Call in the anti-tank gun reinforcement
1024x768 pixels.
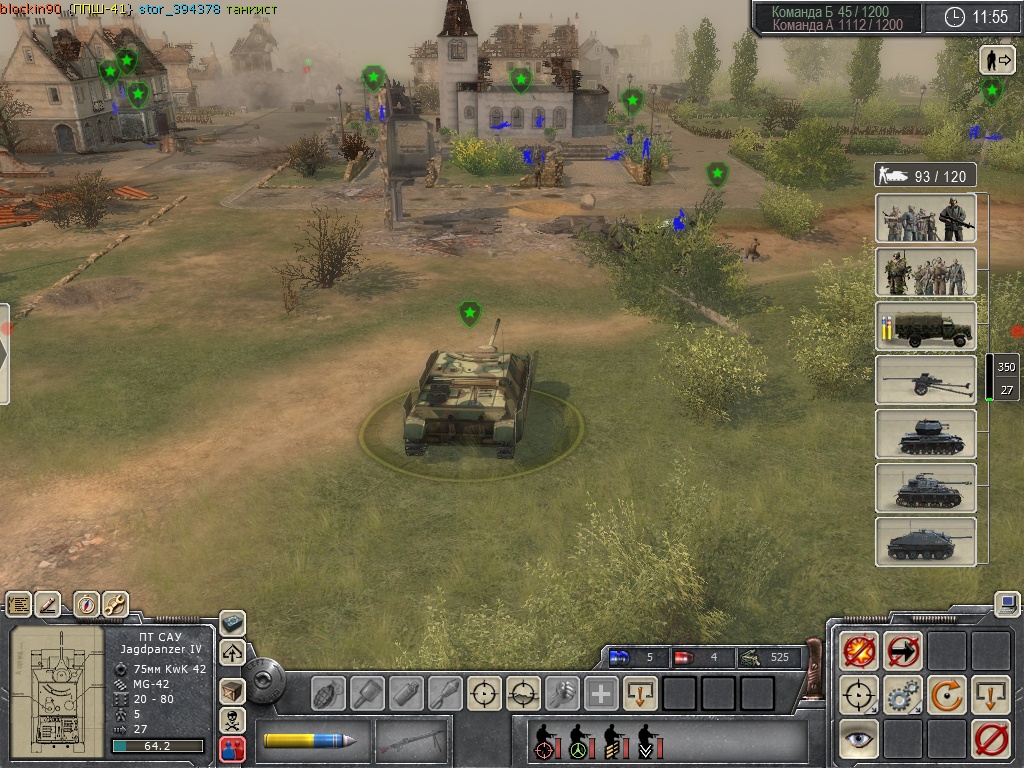click(x=926, y=380)
